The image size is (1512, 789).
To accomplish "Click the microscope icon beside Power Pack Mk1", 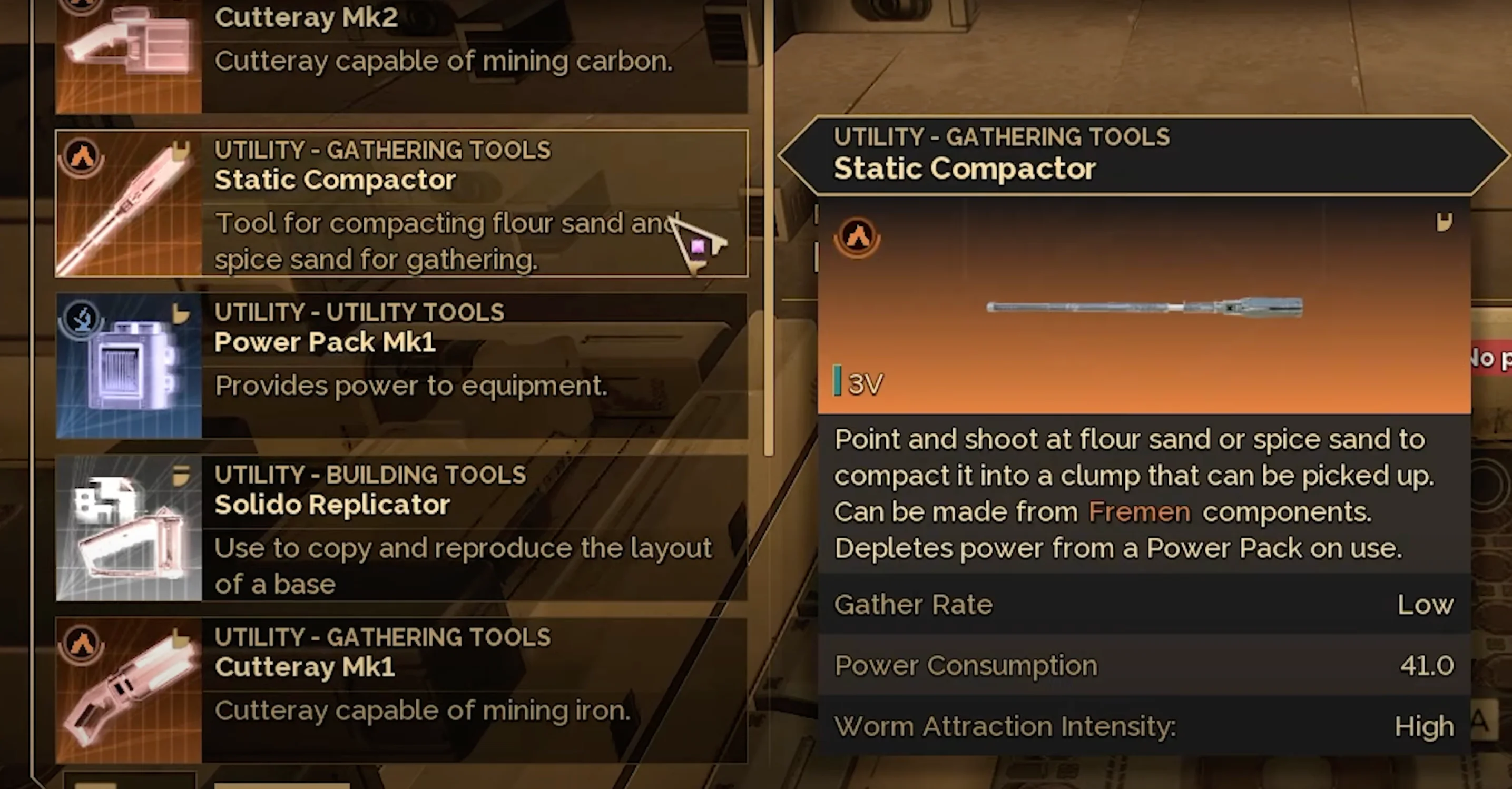I will click(82, 319).
